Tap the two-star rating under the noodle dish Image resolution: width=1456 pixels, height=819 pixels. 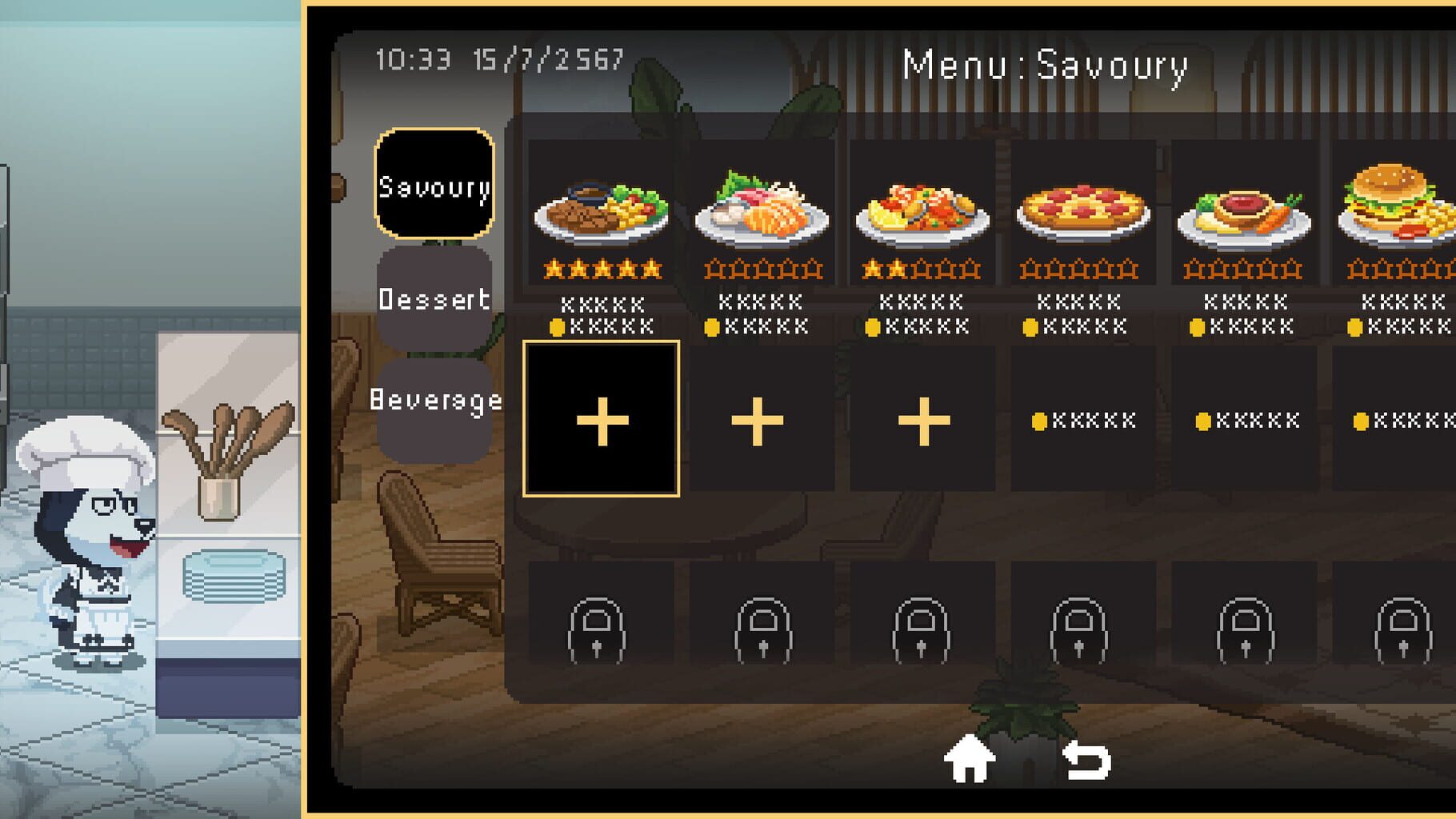[x=920, y=270]
